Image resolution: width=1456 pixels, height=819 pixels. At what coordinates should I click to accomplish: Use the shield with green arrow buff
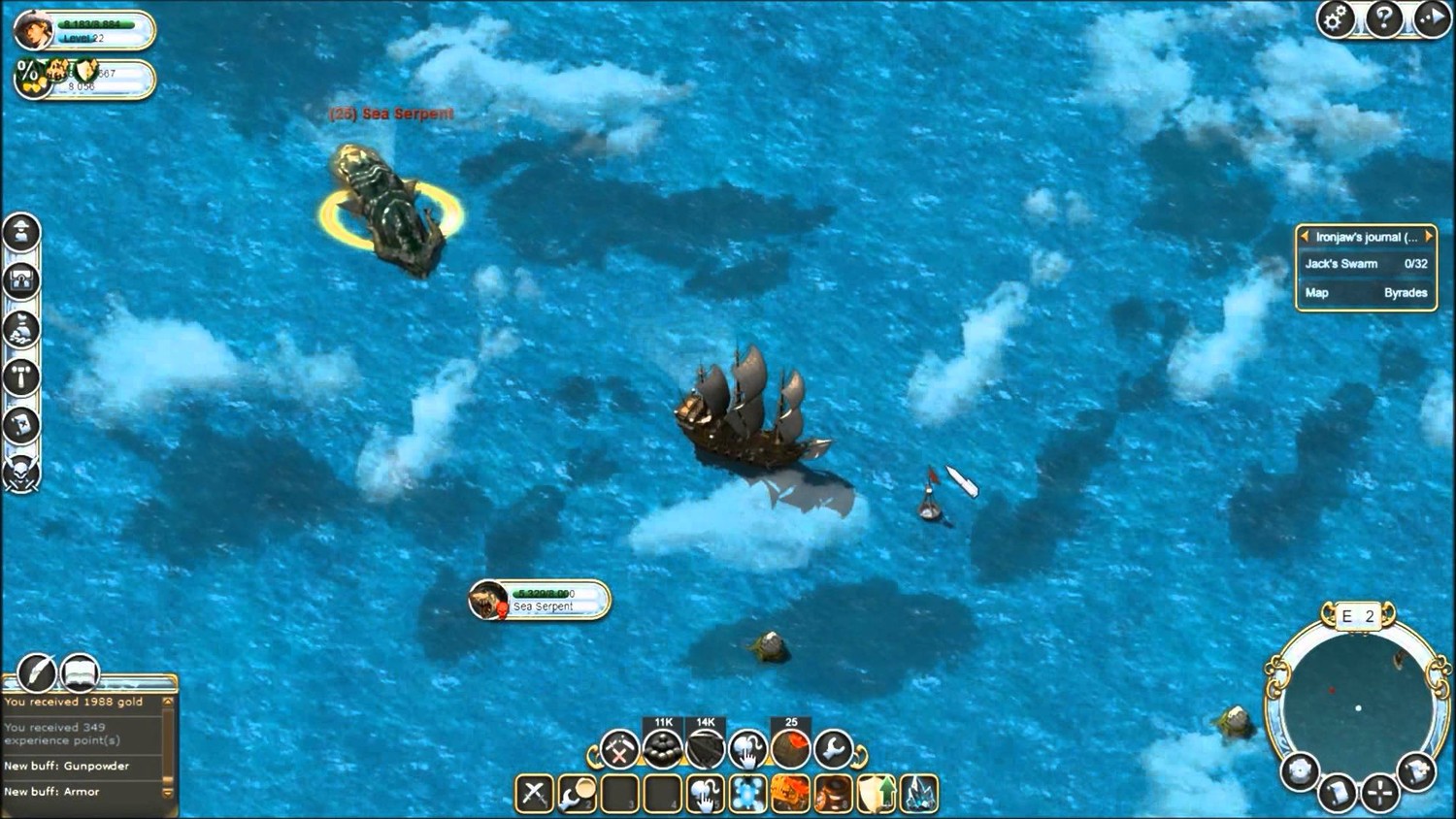point(877,793)
